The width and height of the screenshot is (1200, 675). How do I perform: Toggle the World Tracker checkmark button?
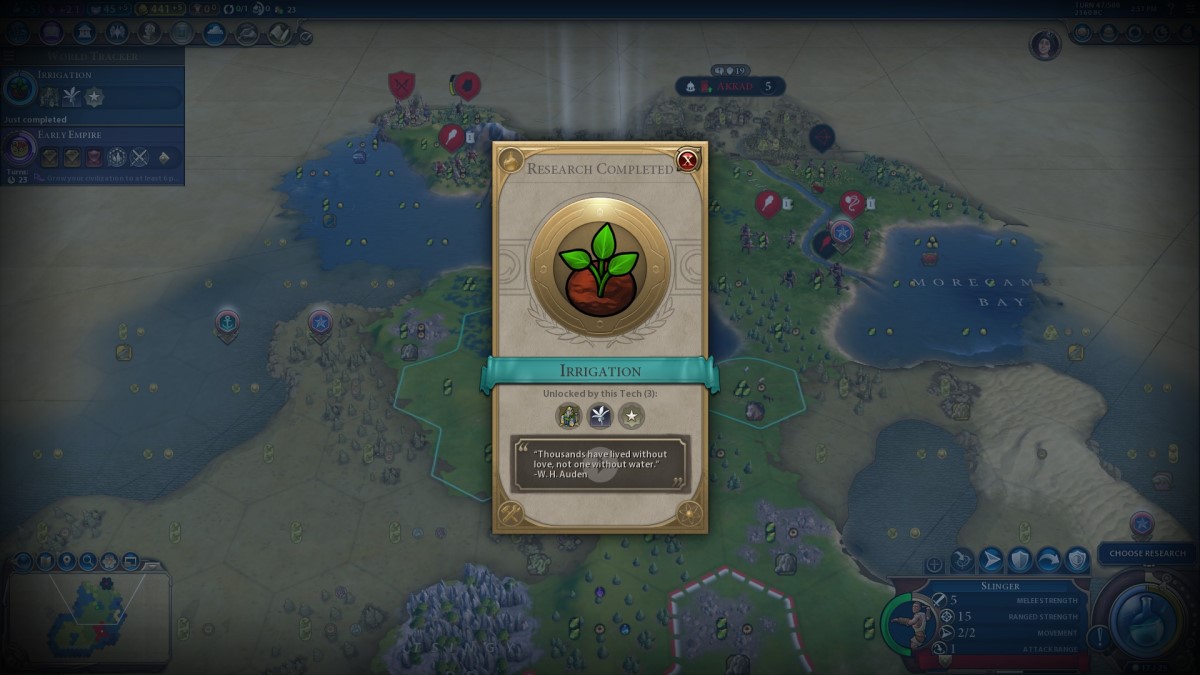coord(305,37)
